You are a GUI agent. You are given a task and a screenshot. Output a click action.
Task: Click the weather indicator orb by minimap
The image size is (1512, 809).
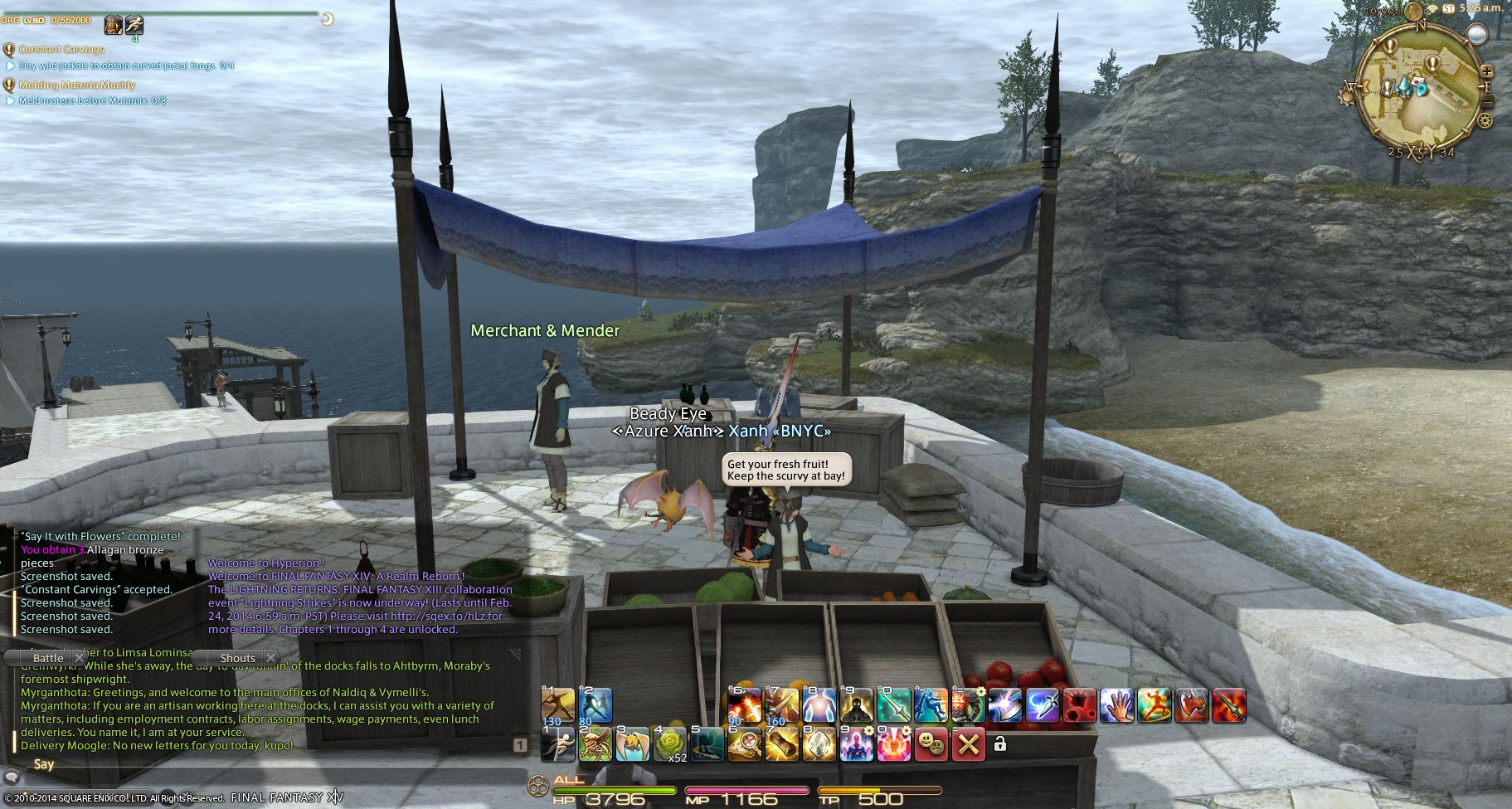pos(1476,33)
